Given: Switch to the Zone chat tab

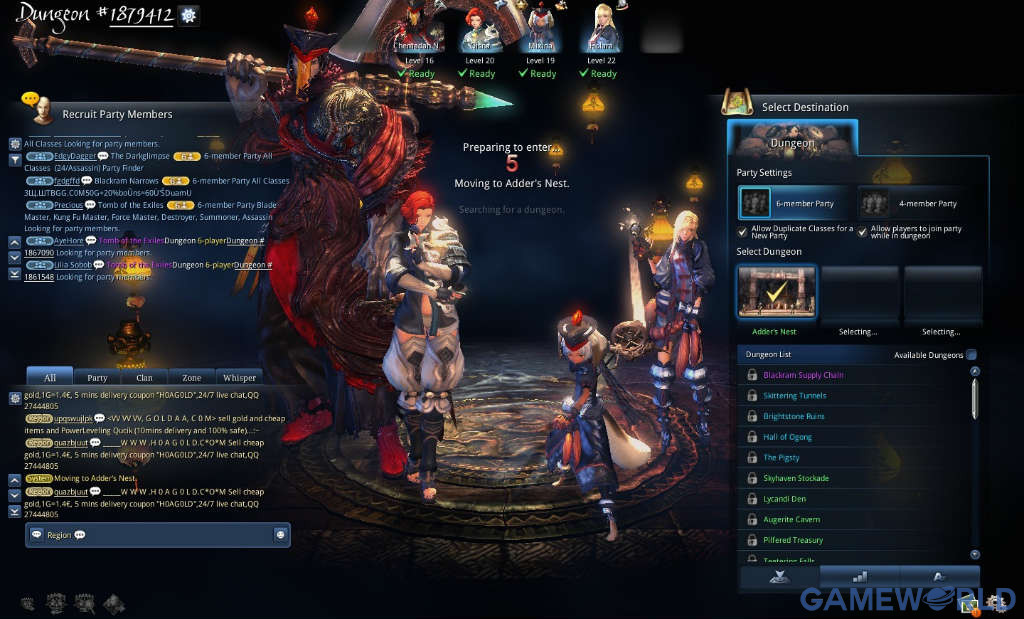Looking at the screenshot, I should pos(191,378).
